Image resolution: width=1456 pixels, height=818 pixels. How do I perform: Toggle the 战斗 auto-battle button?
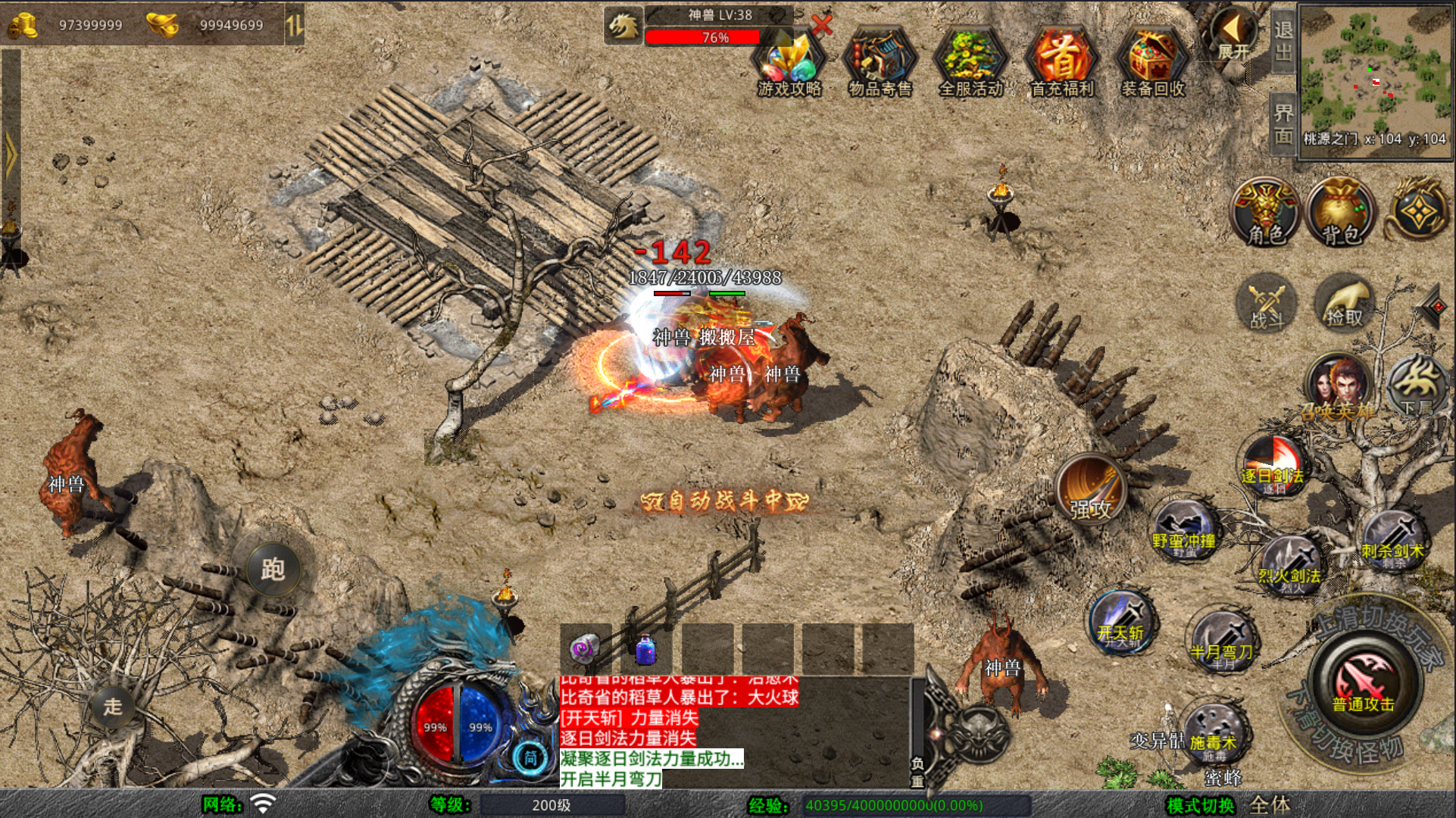click(1267, 304)
